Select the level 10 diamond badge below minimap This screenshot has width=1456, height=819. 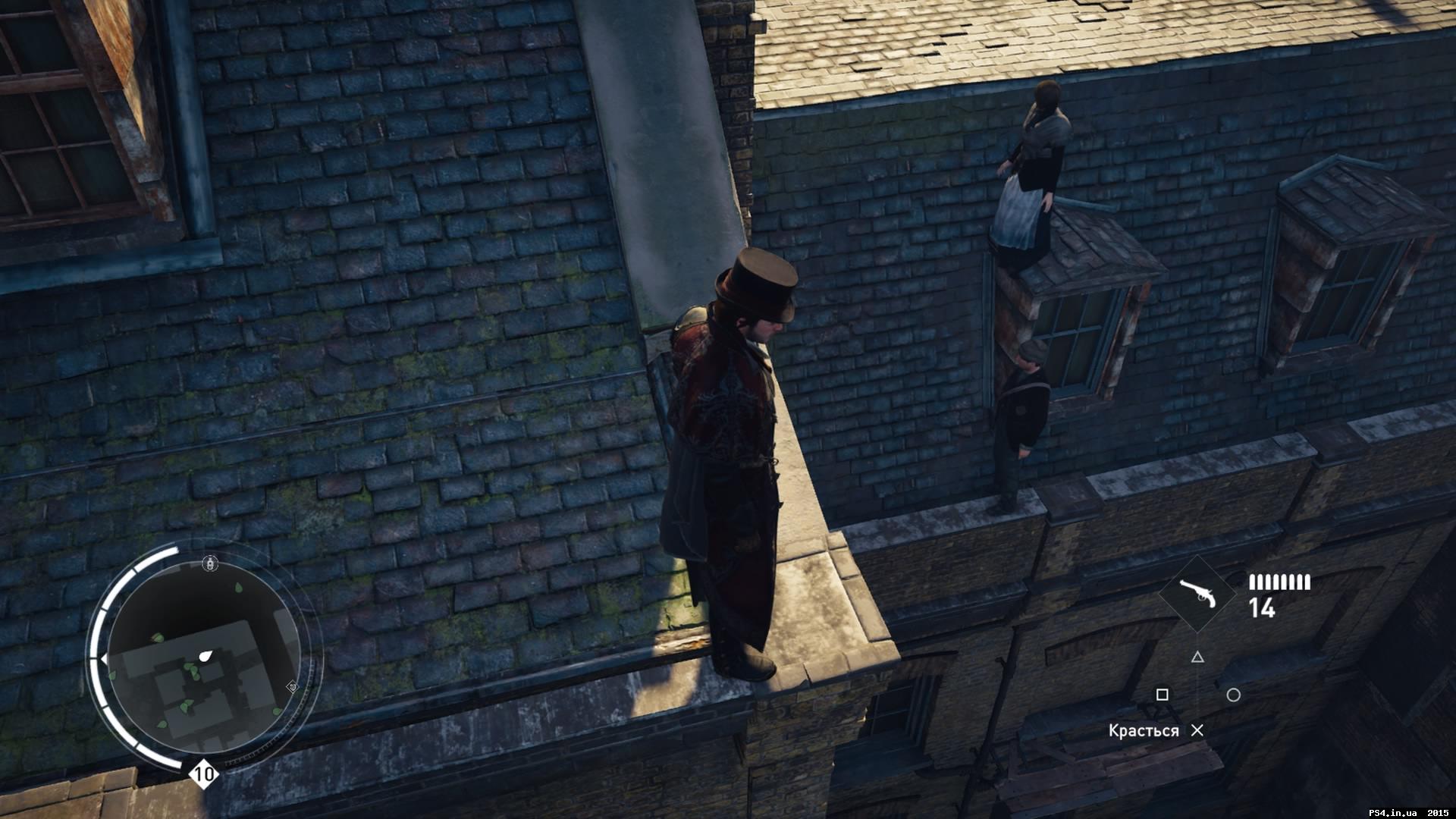(203, 774)
